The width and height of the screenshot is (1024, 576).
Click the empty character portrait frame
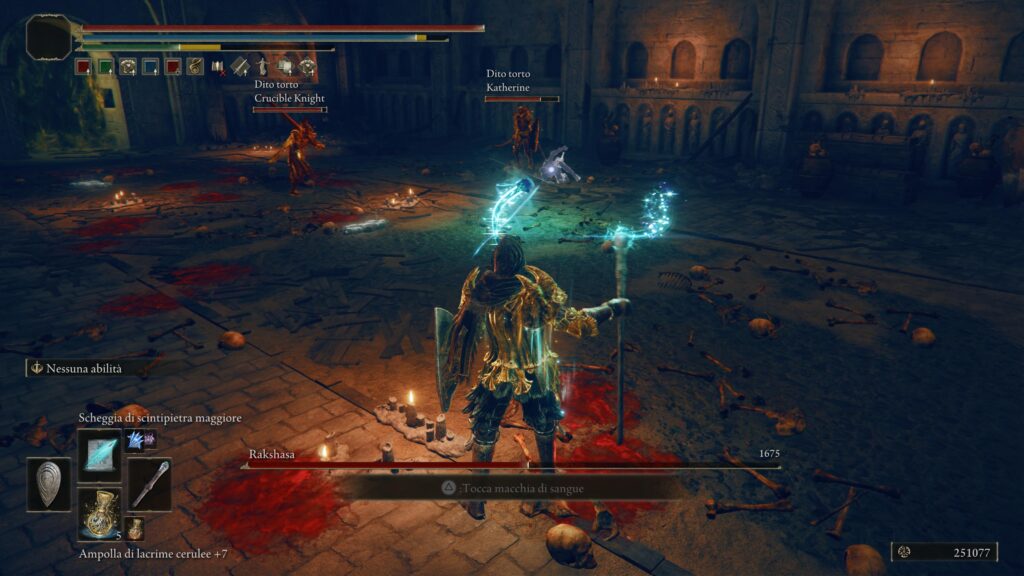pos(49,36)
